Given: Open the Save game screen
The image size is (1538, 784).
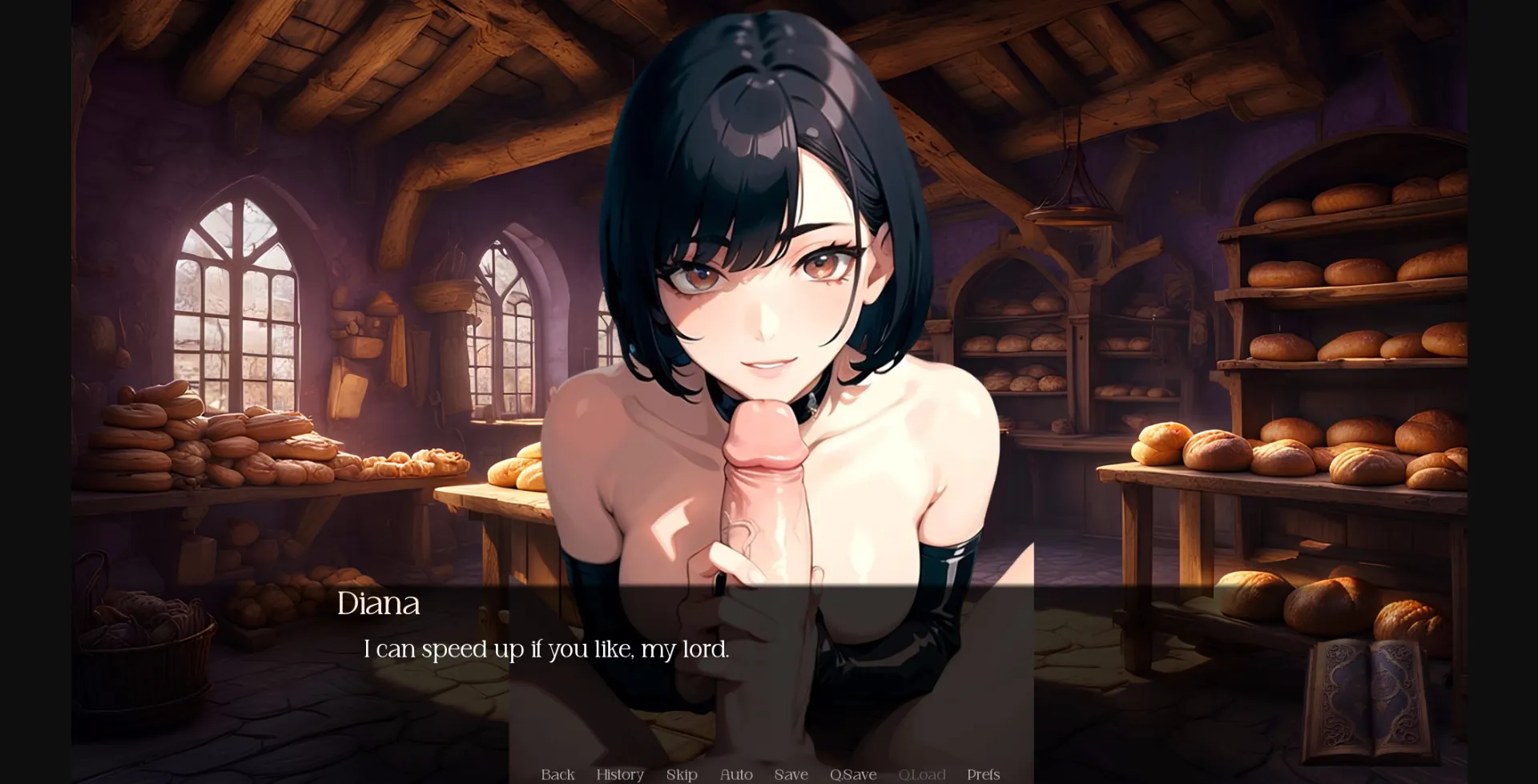Looking at the screenshot, I should tap(791, 774).
